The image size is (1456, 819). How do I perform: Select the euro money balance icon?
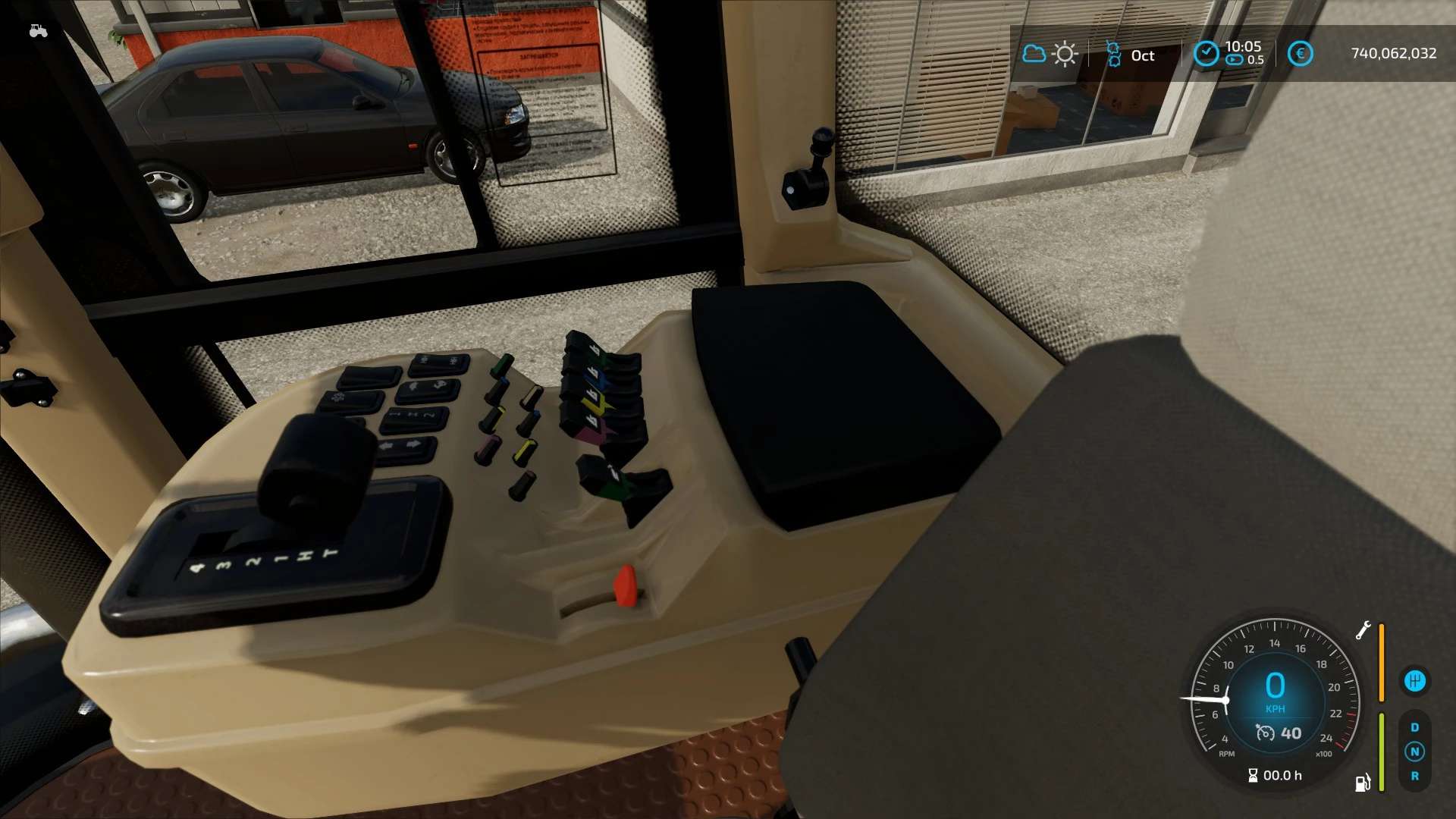[1300, 54]
